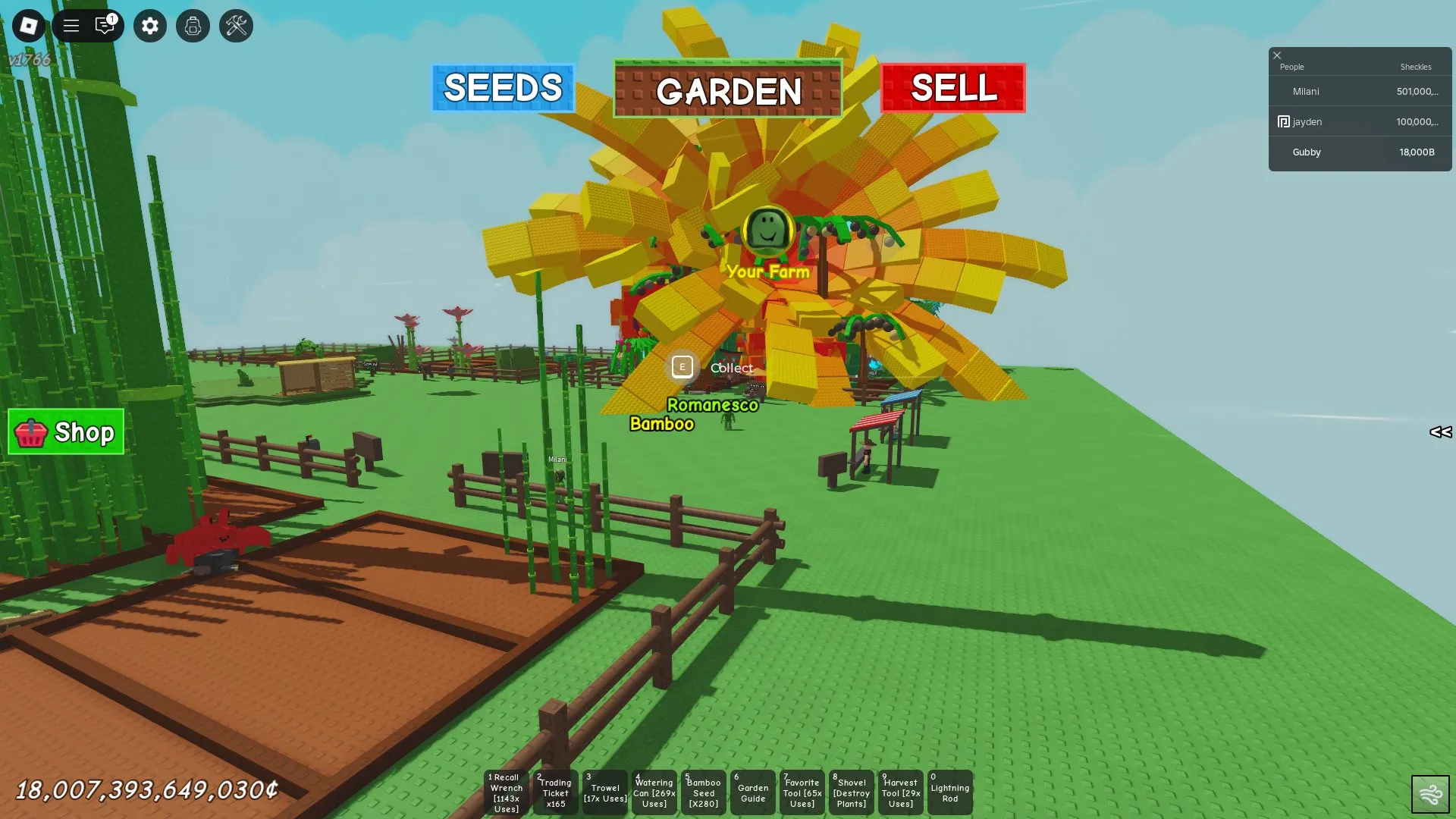Collapse the leaderboard with the << arrow
This screenshot has height=819, width=1456.
[1440, 432]
